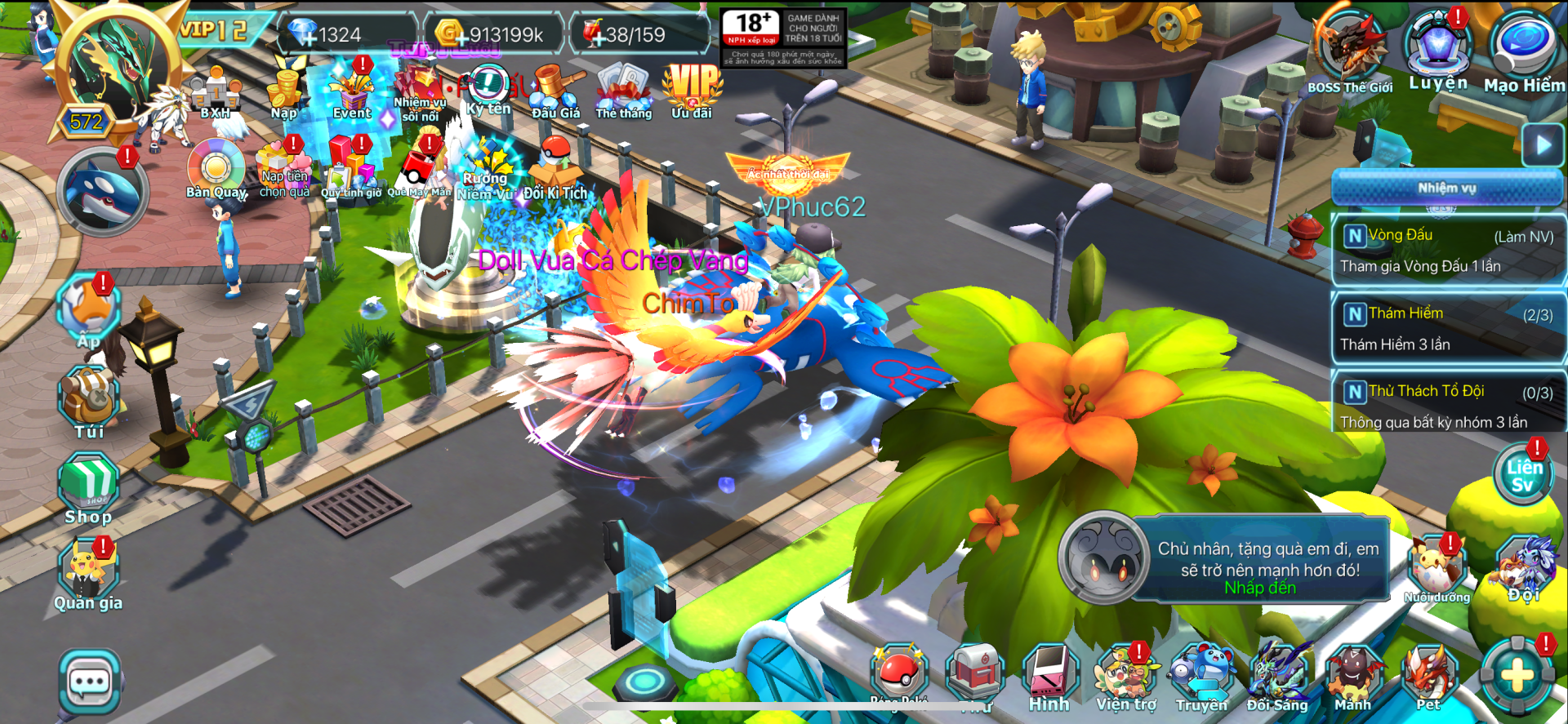Select the Thử Thách Tổ Đội quest
The height and width of the screenshot is (724, 1568).
point(1447,406)
